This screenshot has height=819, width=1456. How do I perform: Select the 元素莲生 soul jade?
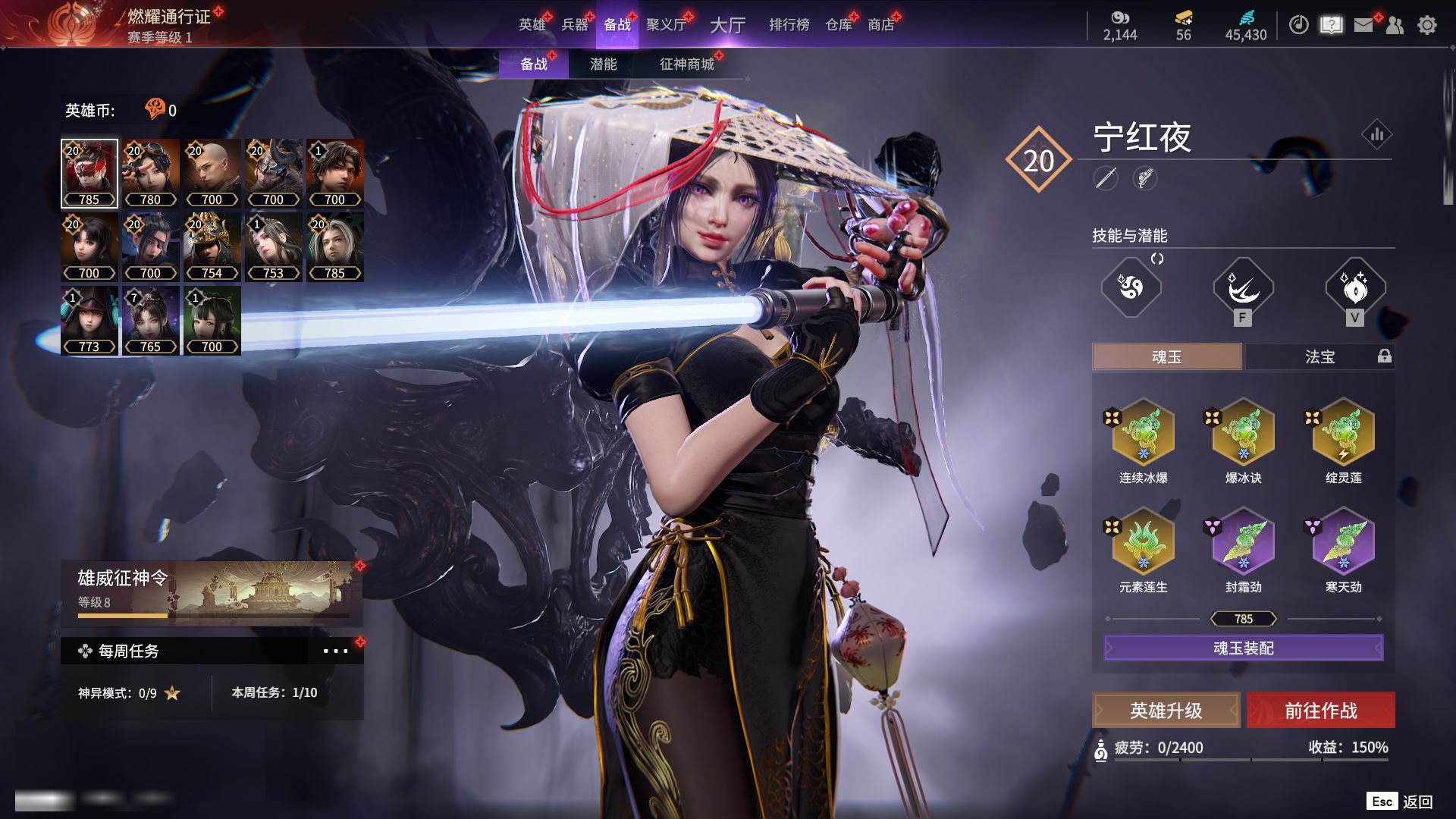[x=1143, y=543]
